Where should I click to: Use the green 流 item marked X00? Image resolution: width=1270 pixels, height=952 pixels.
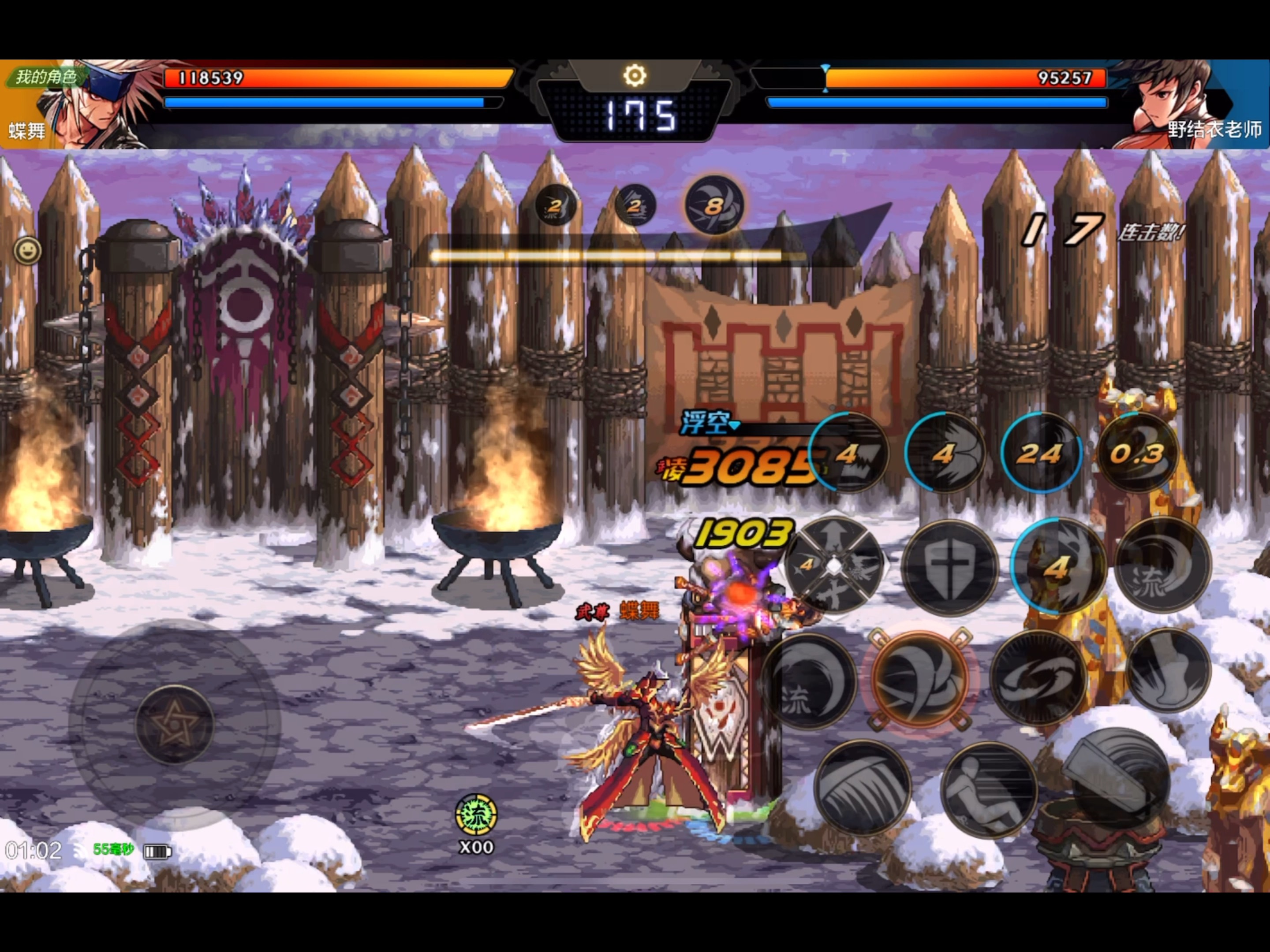tap(476, 815)
